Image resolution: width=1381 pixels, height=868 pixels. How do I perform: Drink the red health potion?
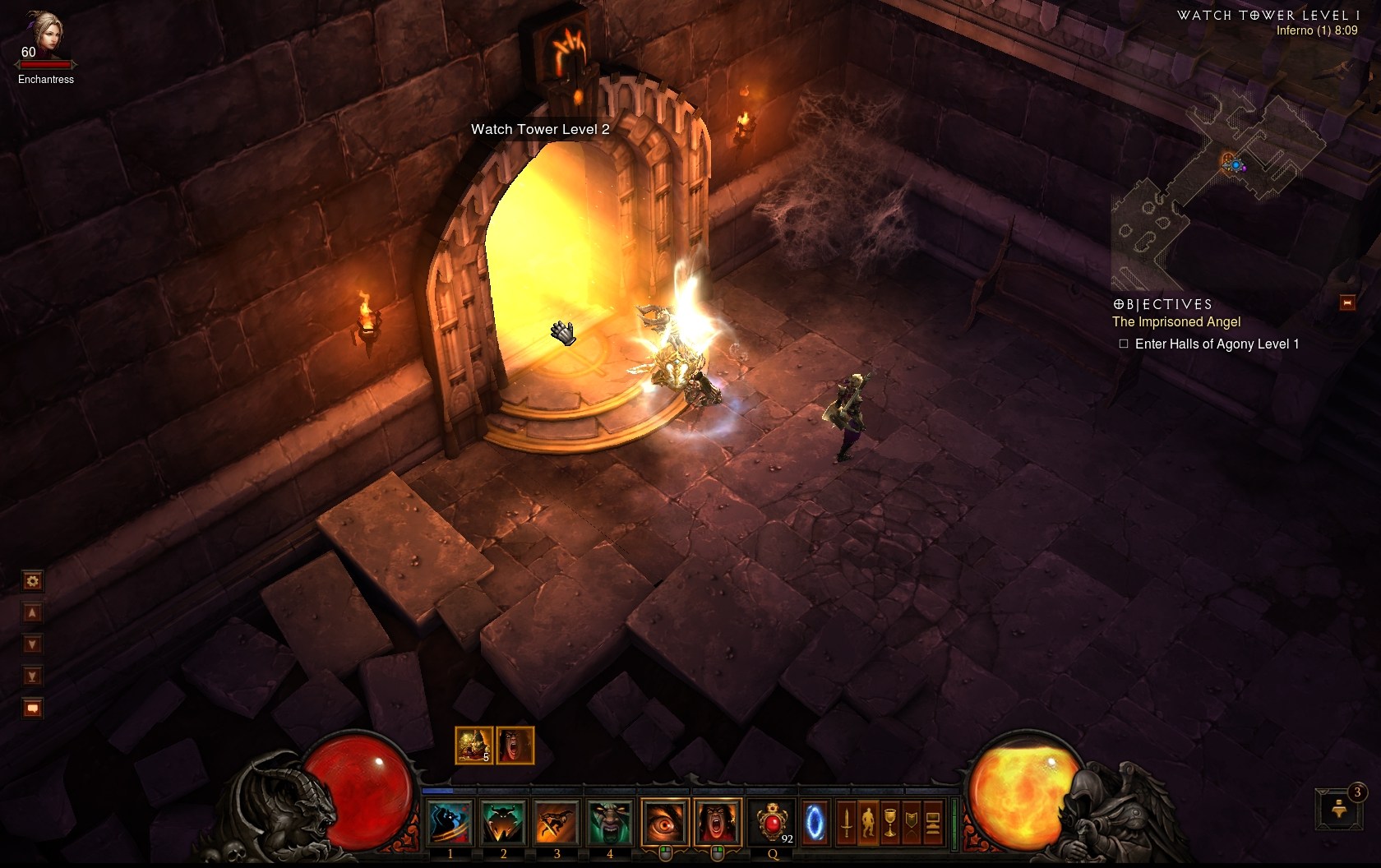773,822
